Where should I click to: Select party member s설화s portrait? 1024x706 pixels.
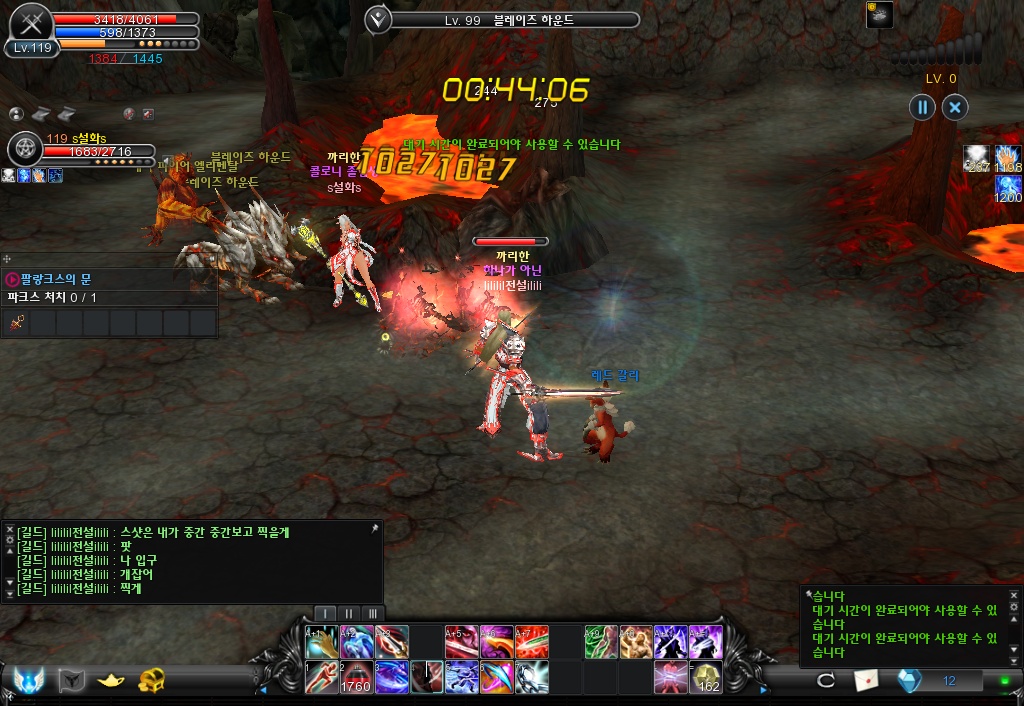(x=24, y=149)
